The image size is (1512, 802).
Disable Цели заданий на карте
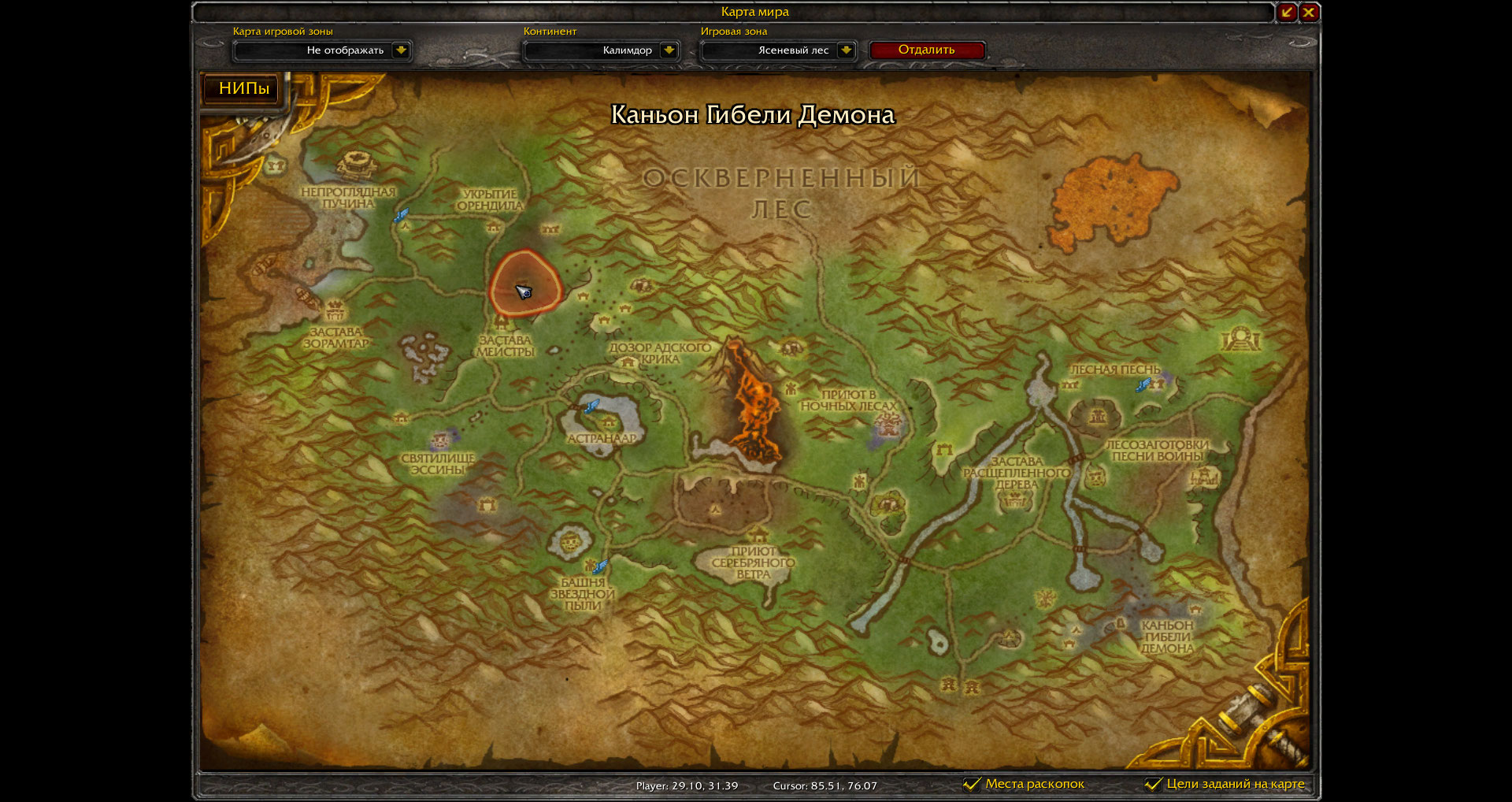pyautogui.click(x=1154, y=784)
